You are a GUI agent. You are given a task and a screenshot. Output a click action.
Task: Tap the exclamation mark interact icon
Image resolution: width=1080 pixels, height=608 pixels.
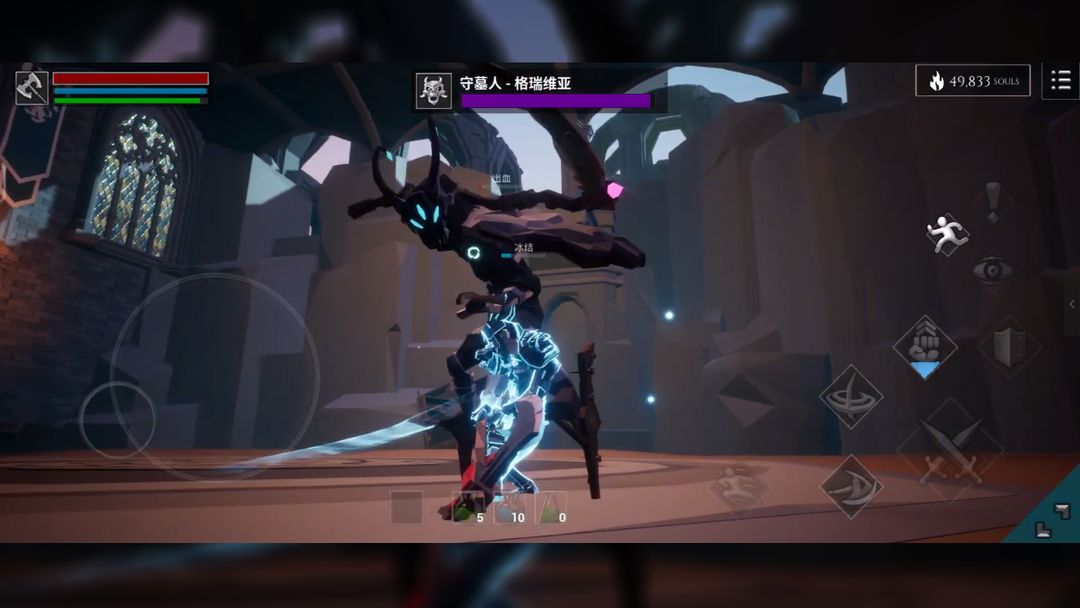[992, 200]
